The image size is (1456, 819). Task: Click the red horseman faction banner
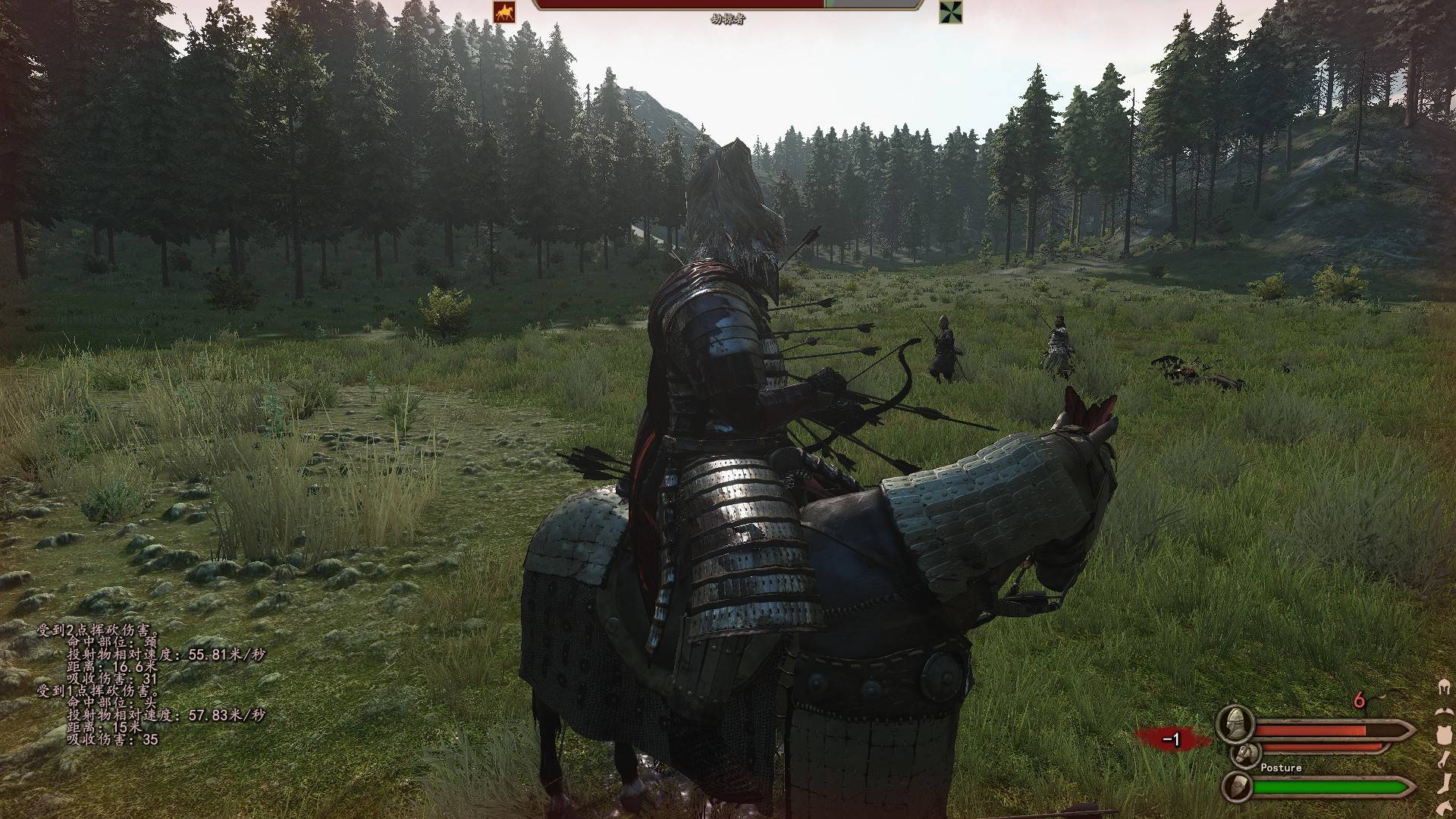click(504, 11)
